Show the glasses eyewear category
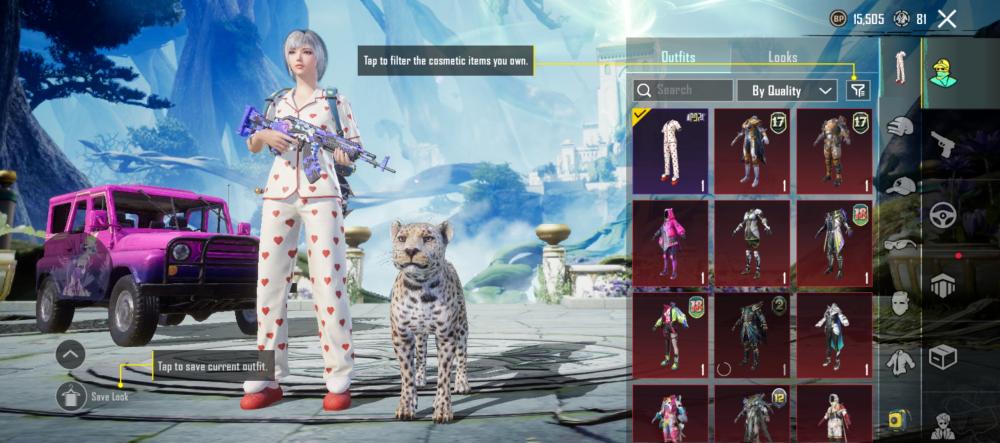The height and width of the screenshot is (443, 1000). pyautogui.click(x=901, y=243)
